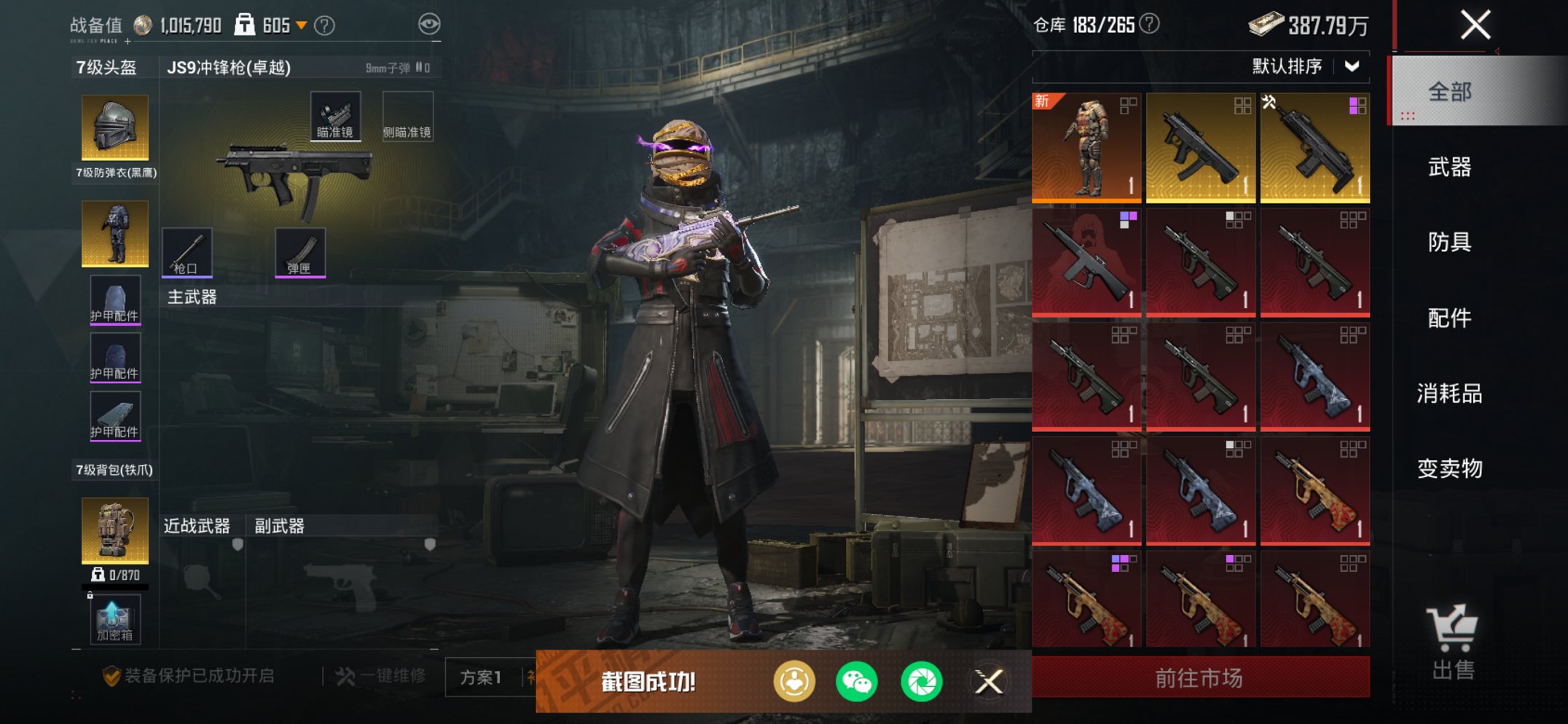Image resolution: width=1568 pixels, height=724 pixels.
Task: Select the new armored suit item
Action: point(1086,147)
